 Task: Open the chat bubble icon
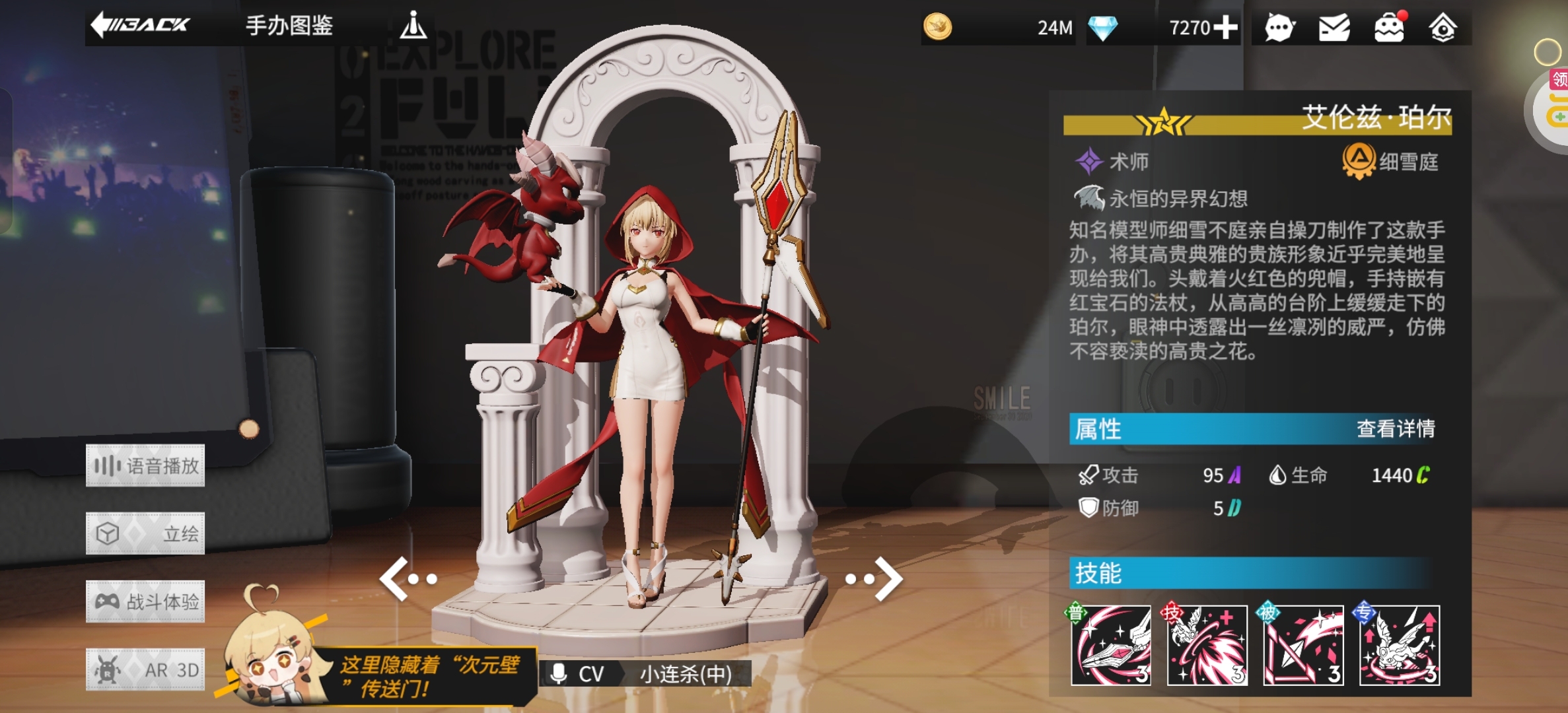coord(1279,28)
